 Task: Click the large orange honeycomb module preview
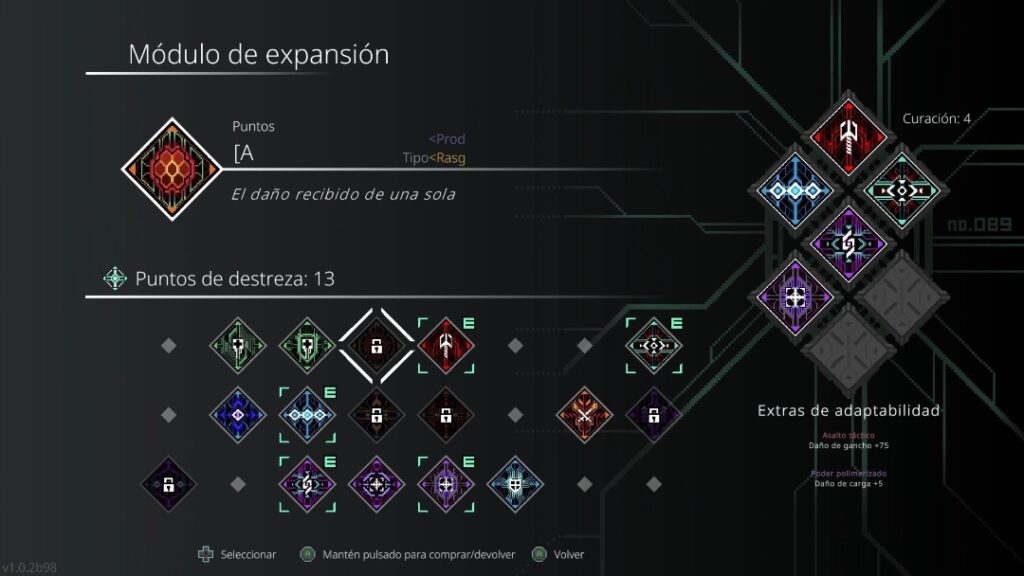coord(171,168)
